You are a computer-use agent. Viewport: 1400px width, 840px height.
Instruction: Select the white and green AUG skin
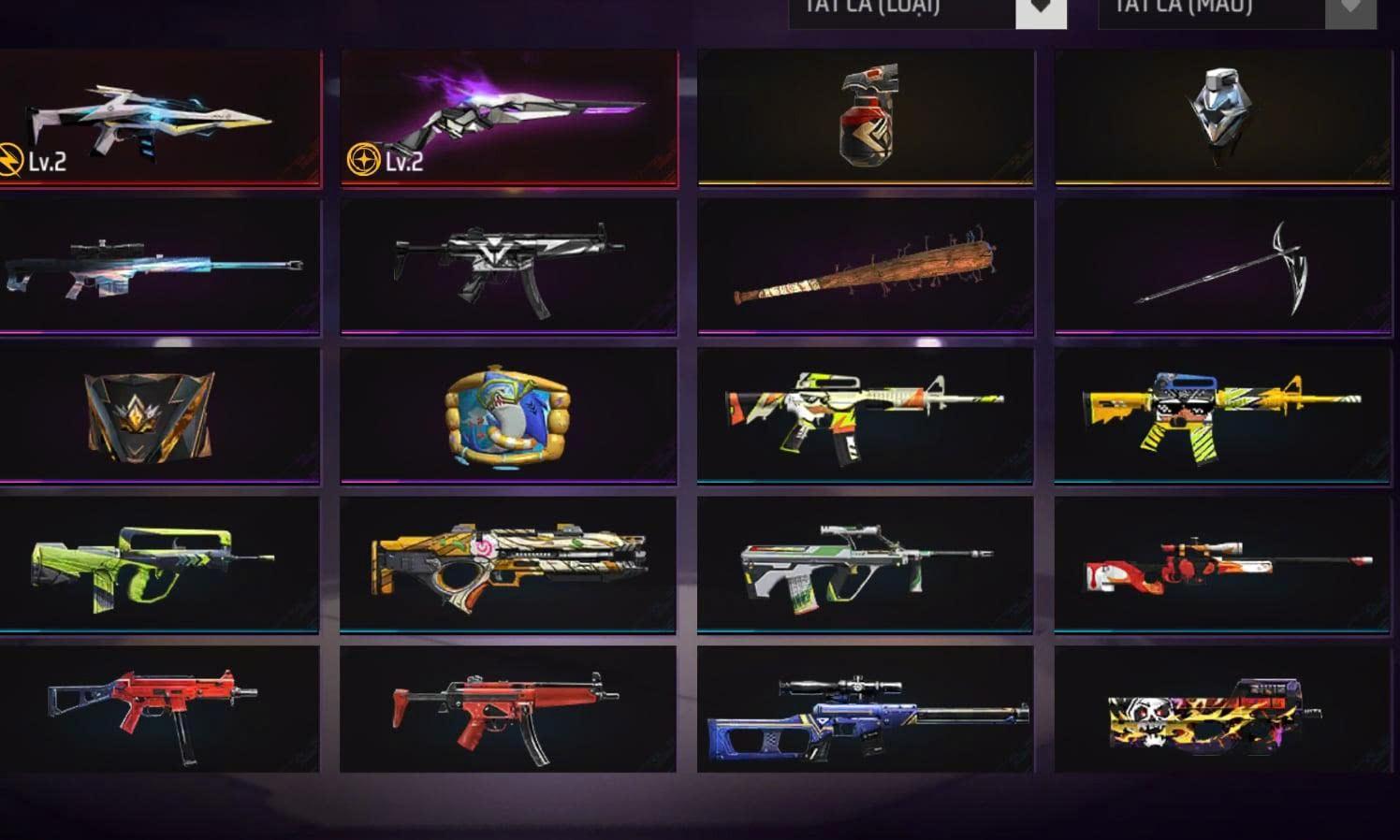867,564
